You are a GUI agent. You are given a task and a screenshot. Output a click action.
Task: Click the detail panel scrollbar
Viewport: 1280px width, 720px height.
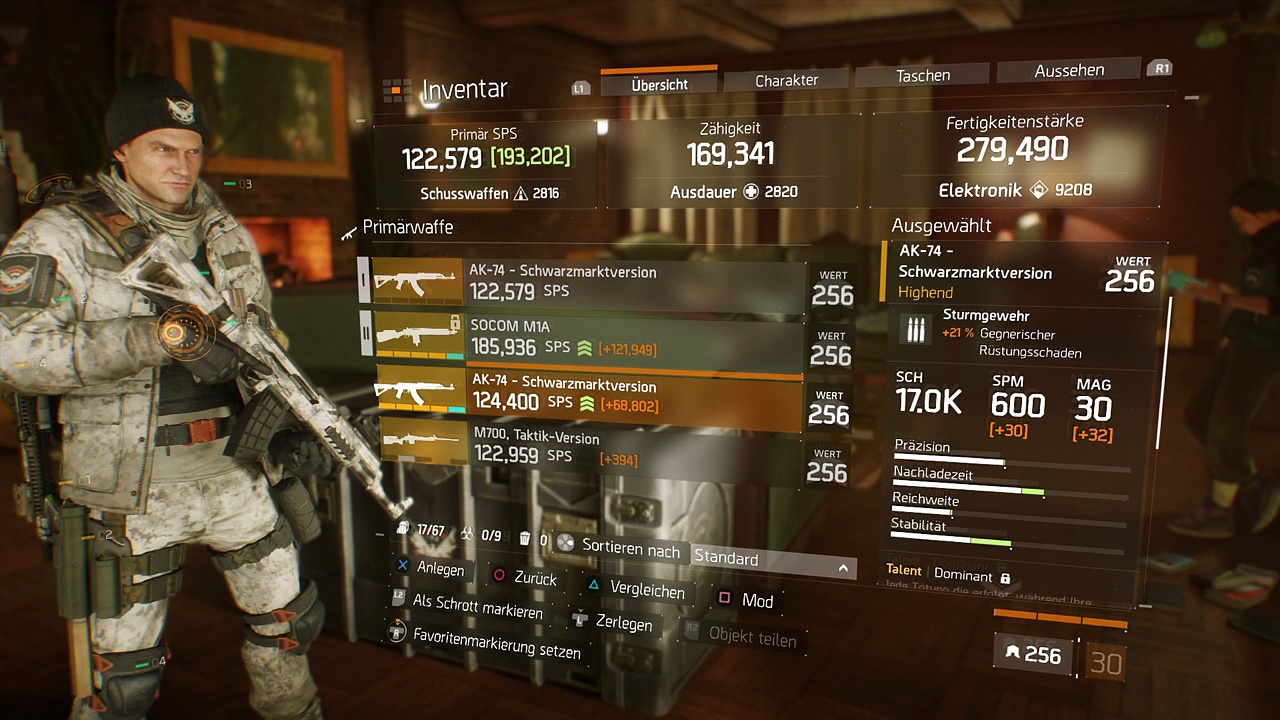pyautogui.click(x=1160, y=372)
